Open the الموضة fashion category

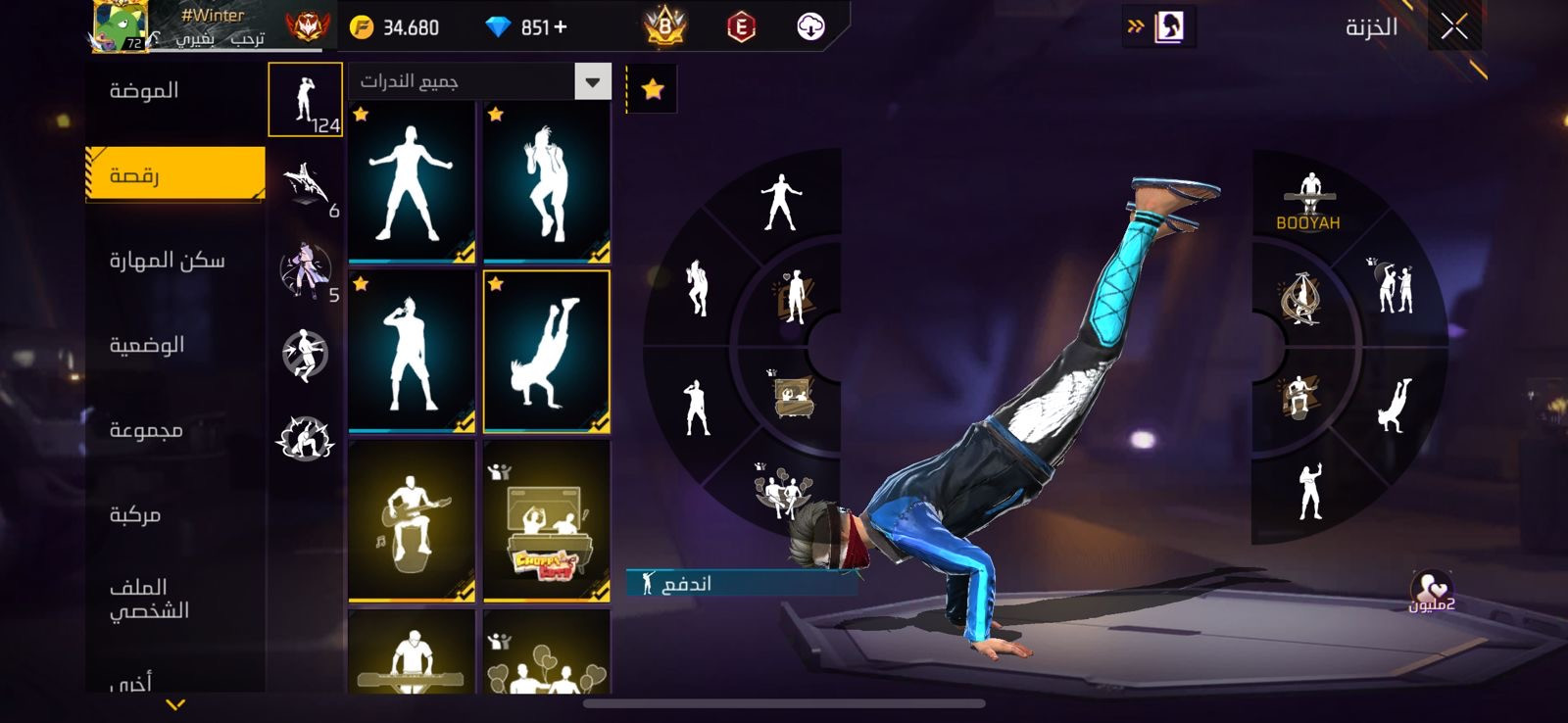(144, 91)
